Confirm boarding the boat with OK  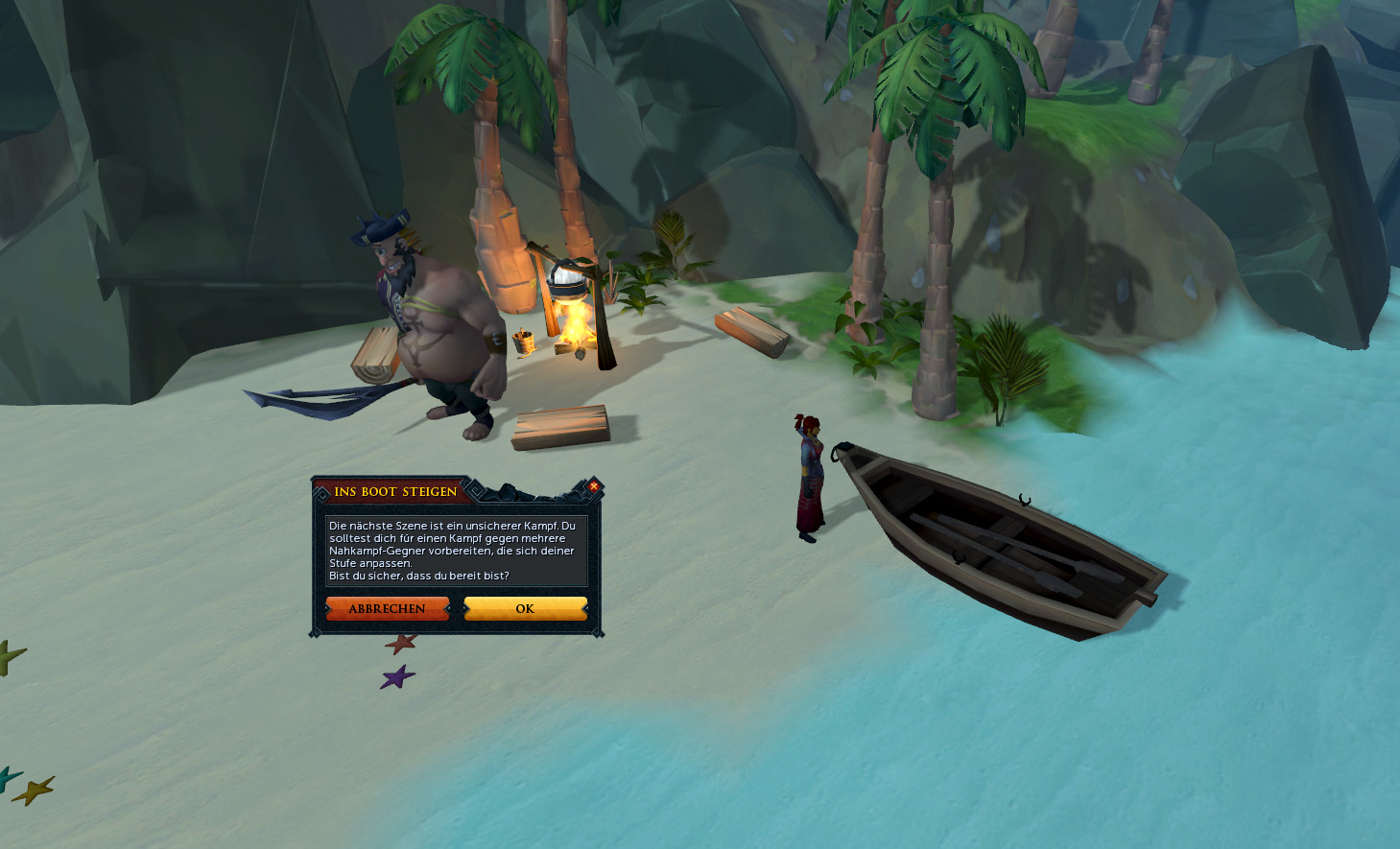click(525, 609)
